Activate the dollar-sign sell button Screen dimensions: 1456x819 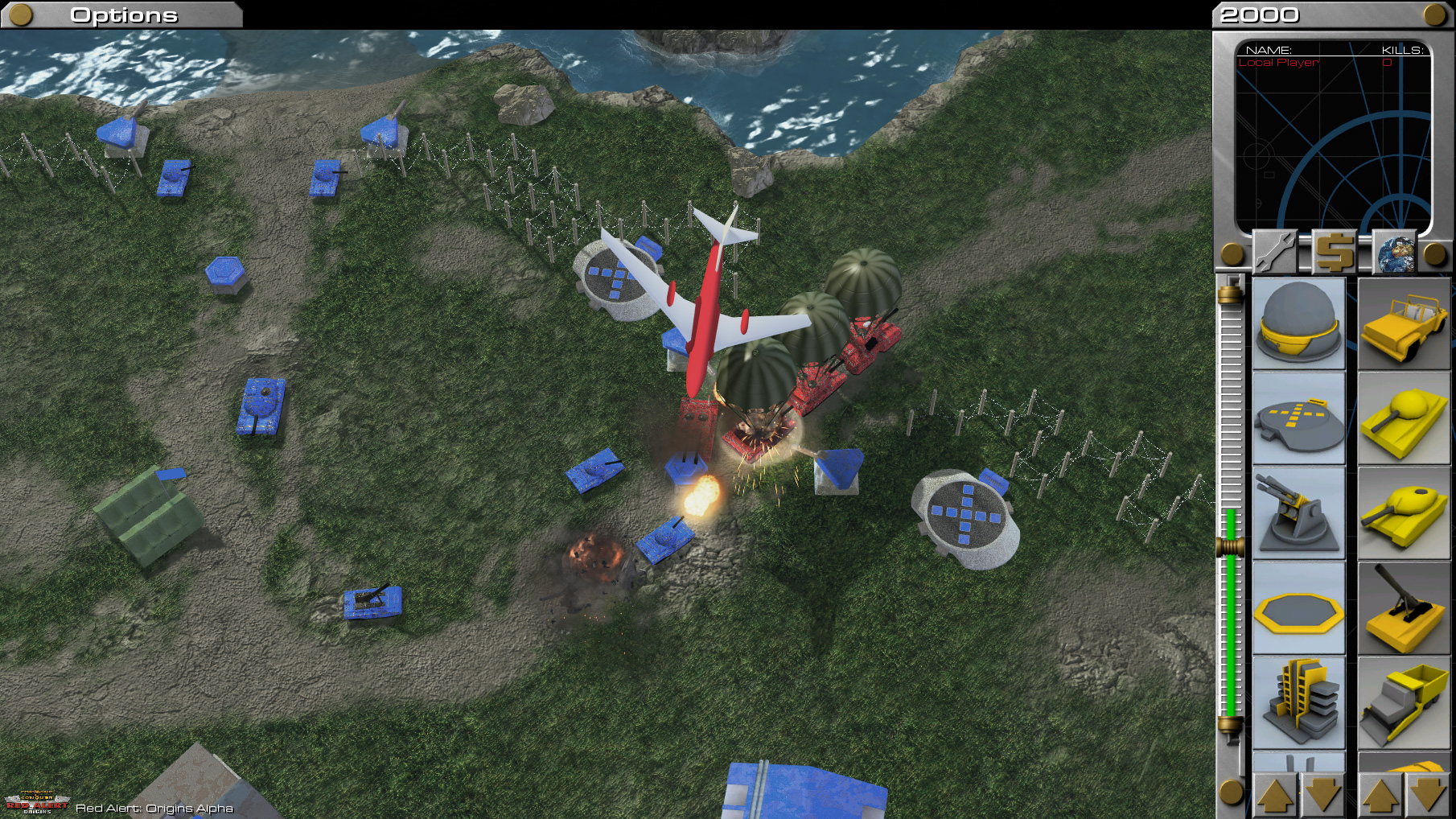point(1335,253)
